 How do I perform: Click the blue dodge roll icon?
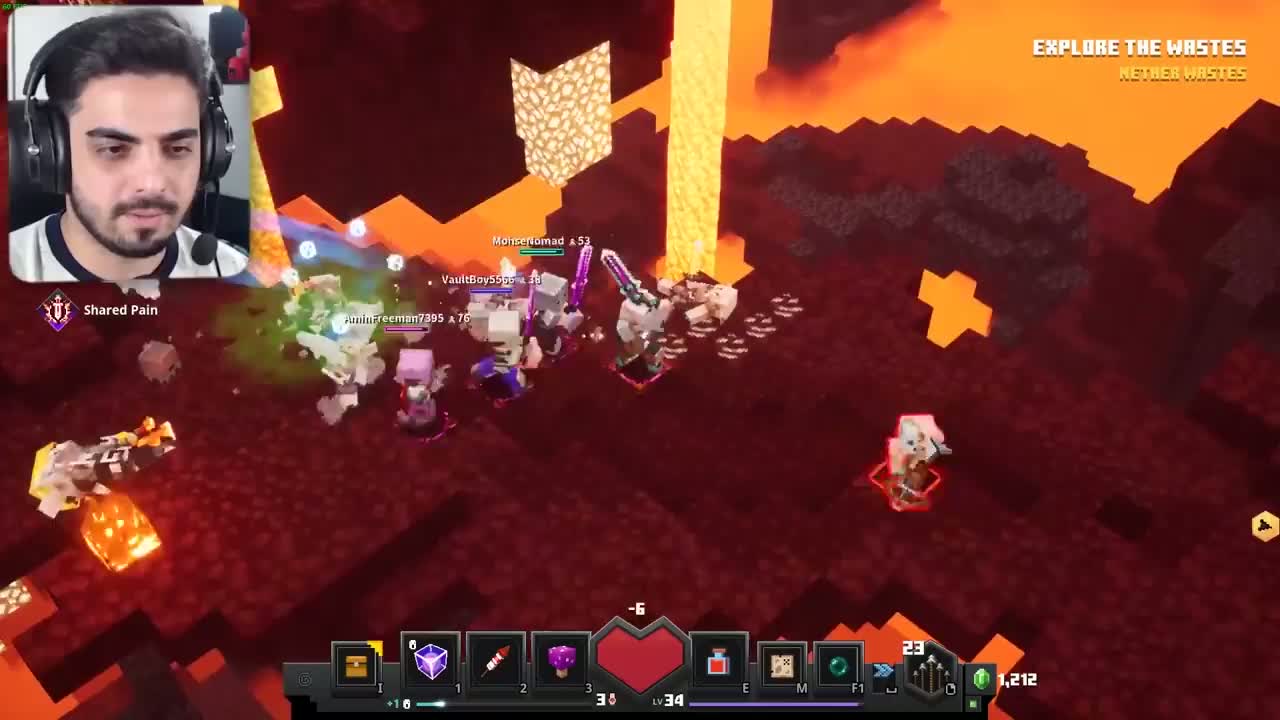click(x=884, y=670)
